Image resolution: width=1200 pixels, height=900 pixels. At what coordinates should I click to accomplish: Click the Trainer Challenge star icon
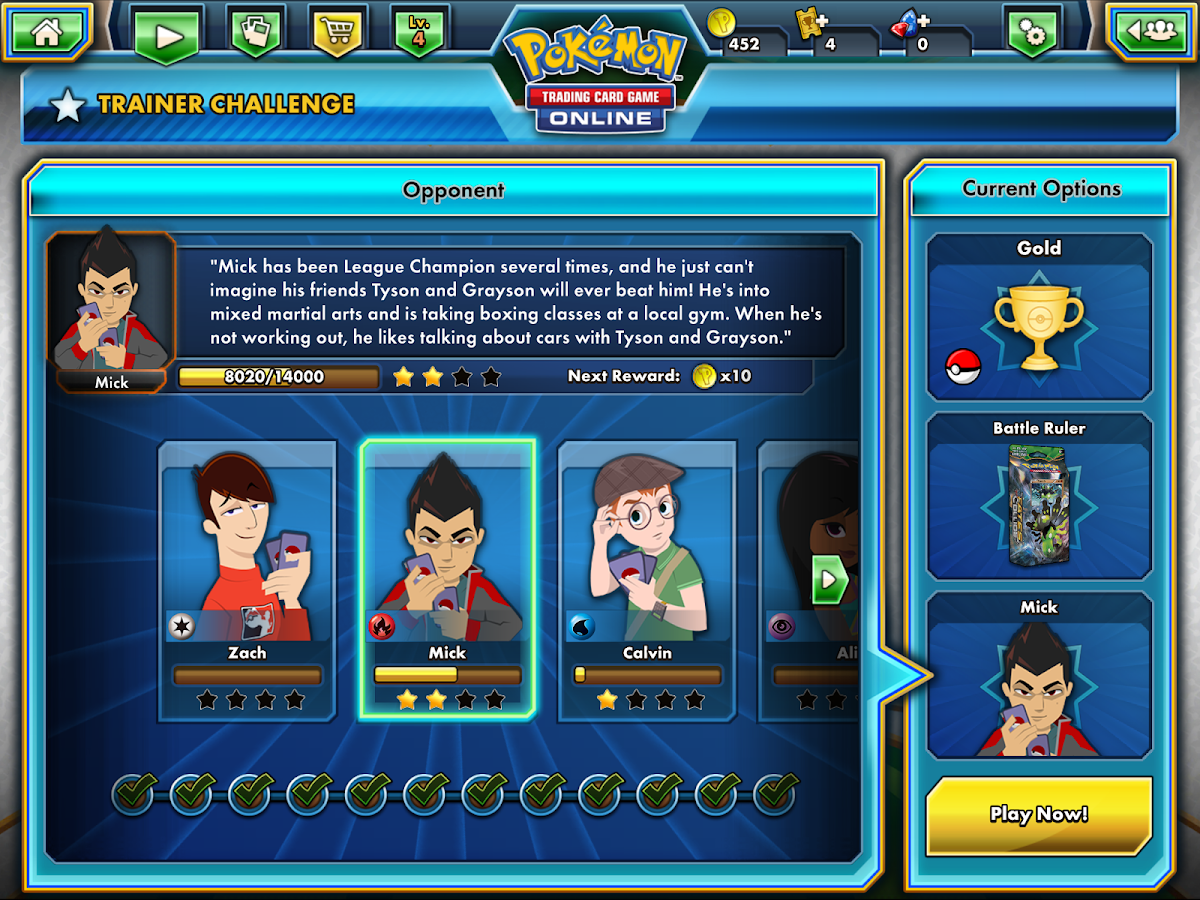pos(67,105)
